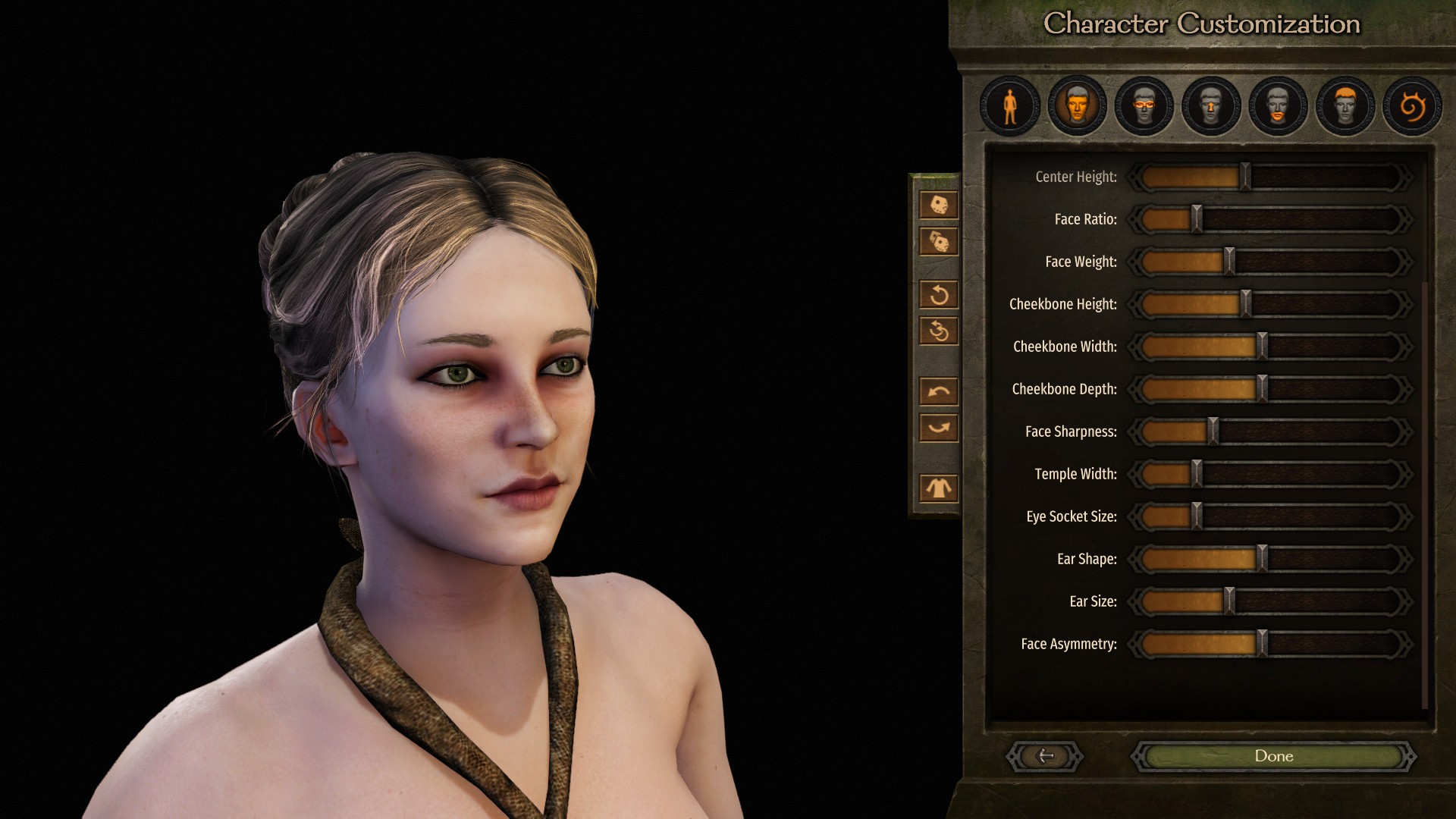This screenshot has height=819, width=1456.
Task: Redo the last change
Action: [939, 428]
